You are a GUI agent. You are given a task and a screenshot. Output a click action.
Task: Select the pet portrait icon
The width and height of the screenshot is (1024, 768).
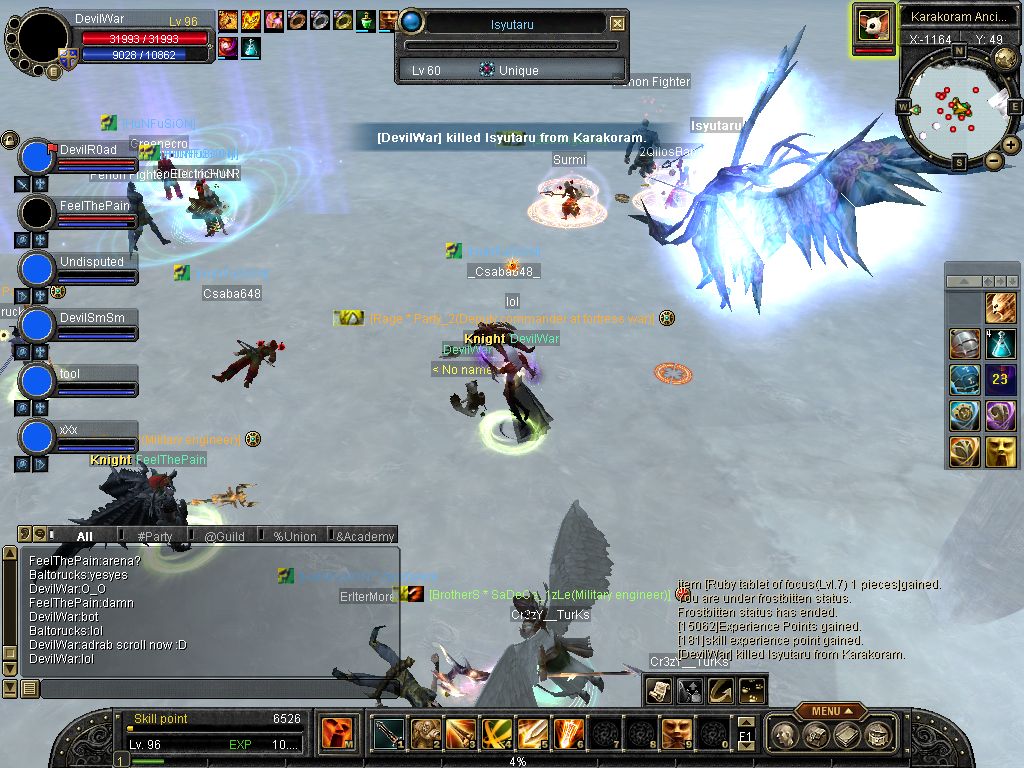pyautogui.click(x=873, y=25)
